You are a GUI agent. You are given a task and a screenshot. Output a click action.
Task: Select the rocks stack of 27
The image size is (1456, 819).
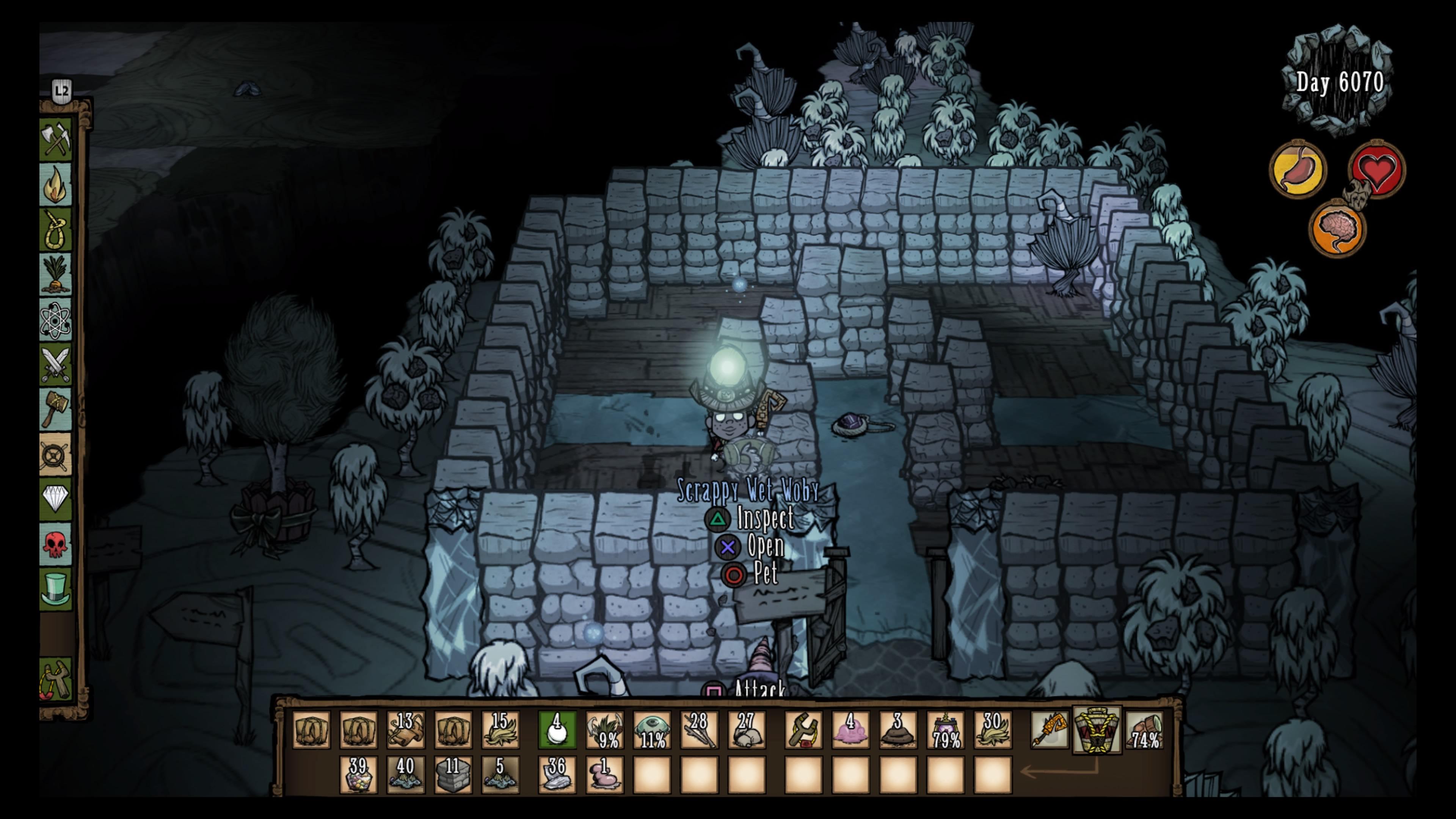point(747,730)
